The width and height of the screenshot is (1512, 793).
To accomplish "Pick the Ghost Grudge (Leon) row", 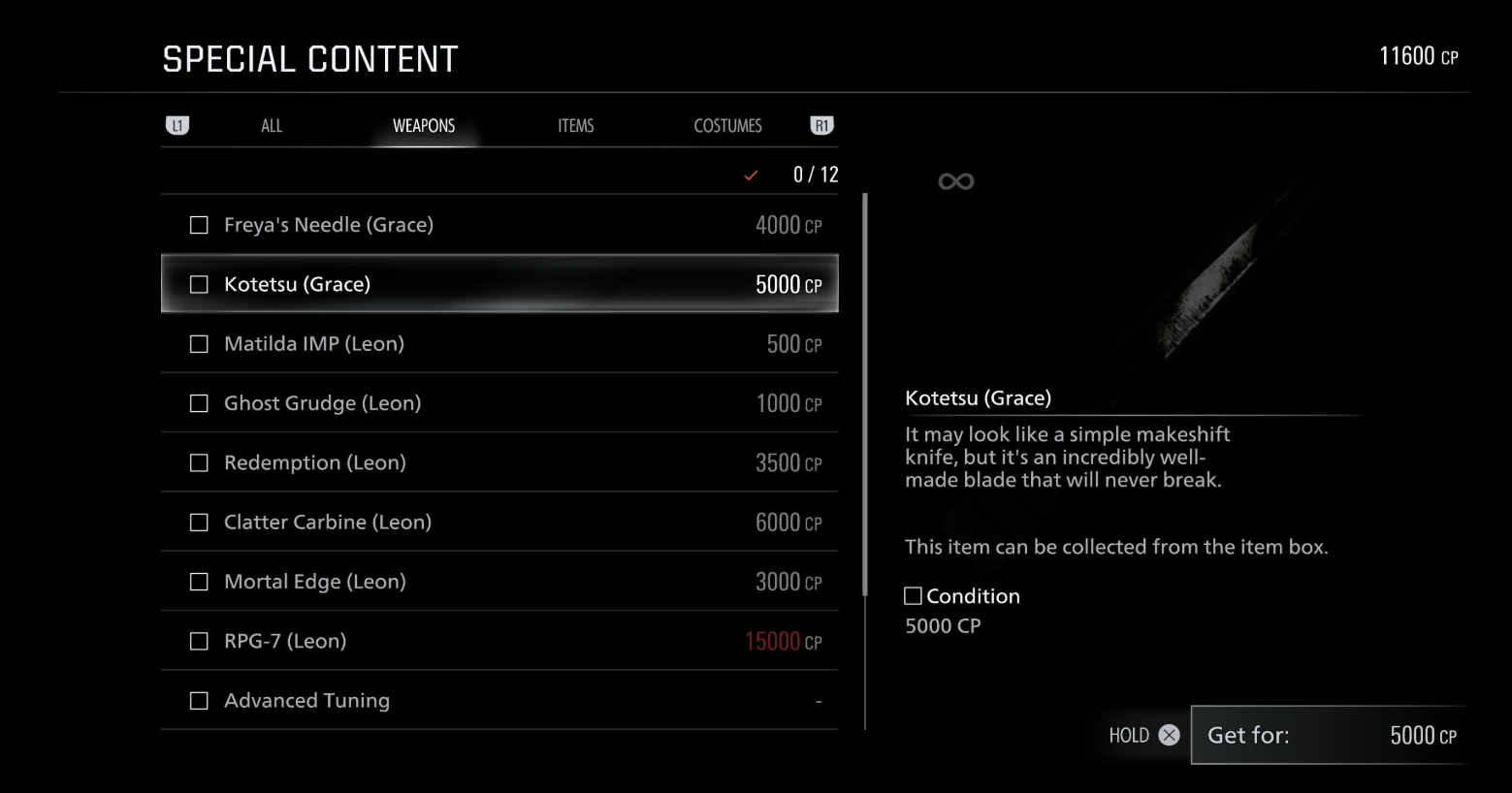I will click(499, 403).
